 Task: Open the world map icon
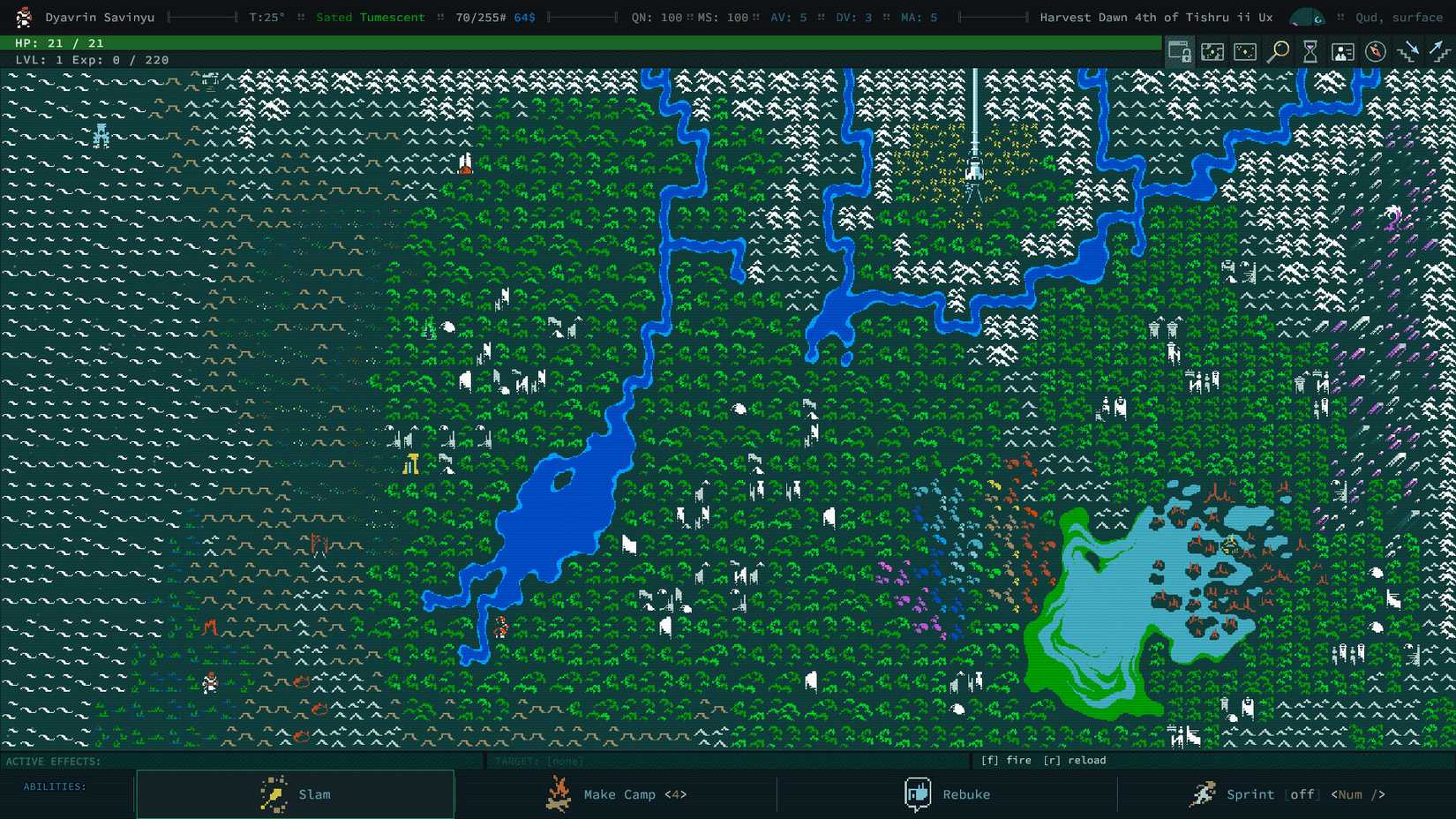[x=1212, y=51]
